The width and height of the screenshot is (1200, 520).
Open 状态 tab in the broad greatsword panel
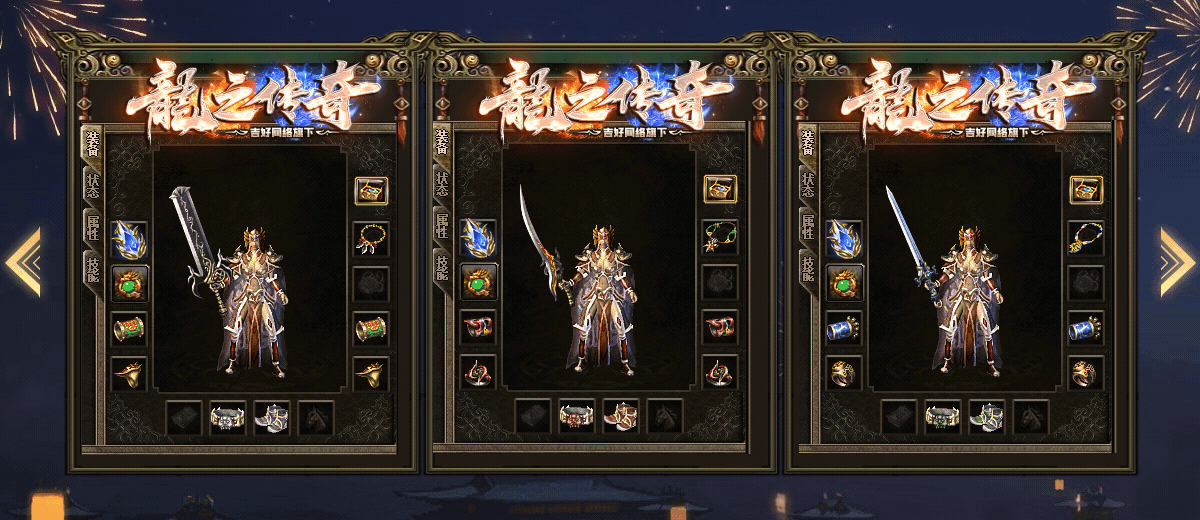tap(92, 185)
